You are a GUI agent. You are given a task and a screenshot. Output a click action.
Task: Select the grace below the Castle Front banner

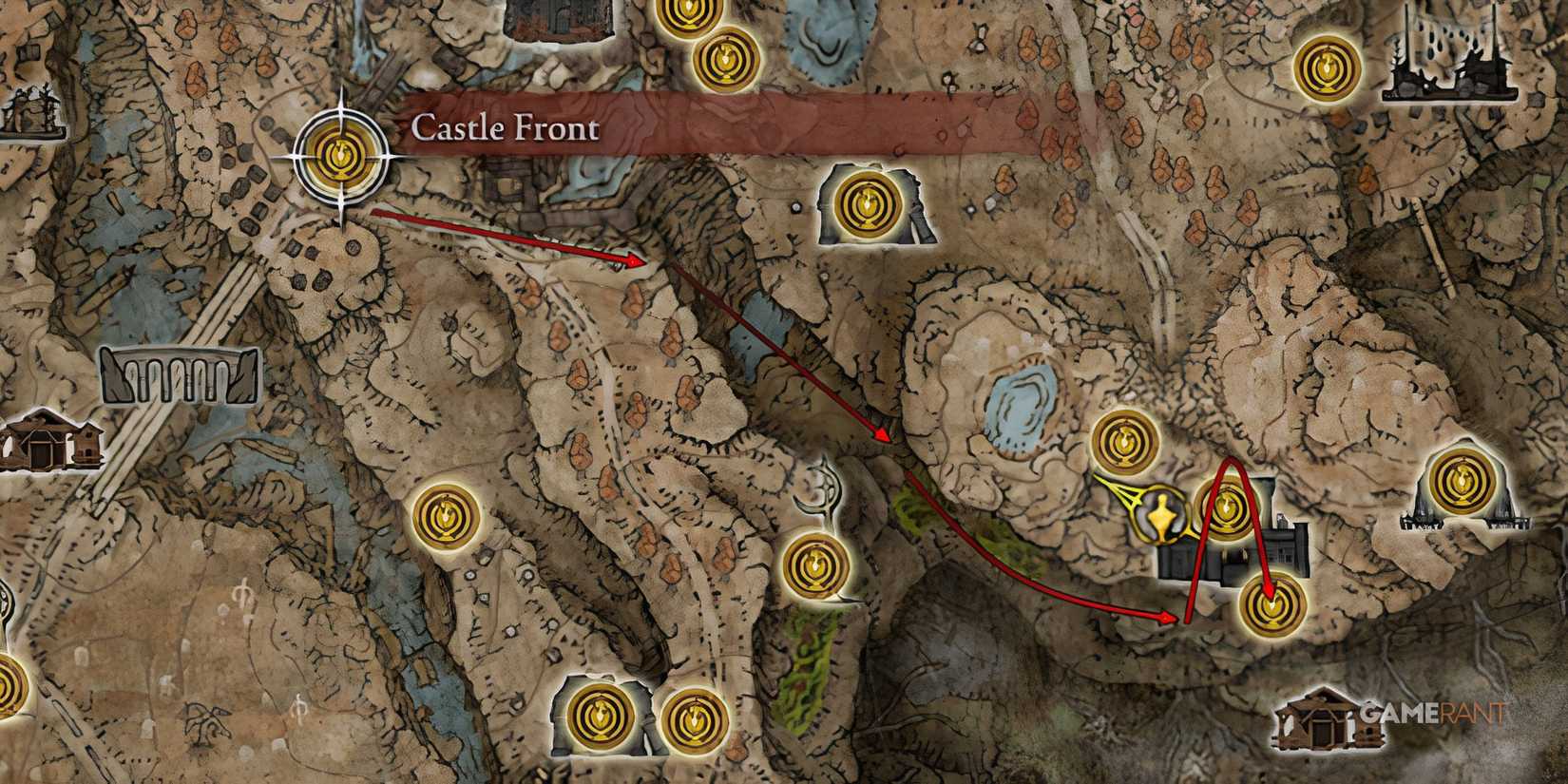tap(866, 201)
